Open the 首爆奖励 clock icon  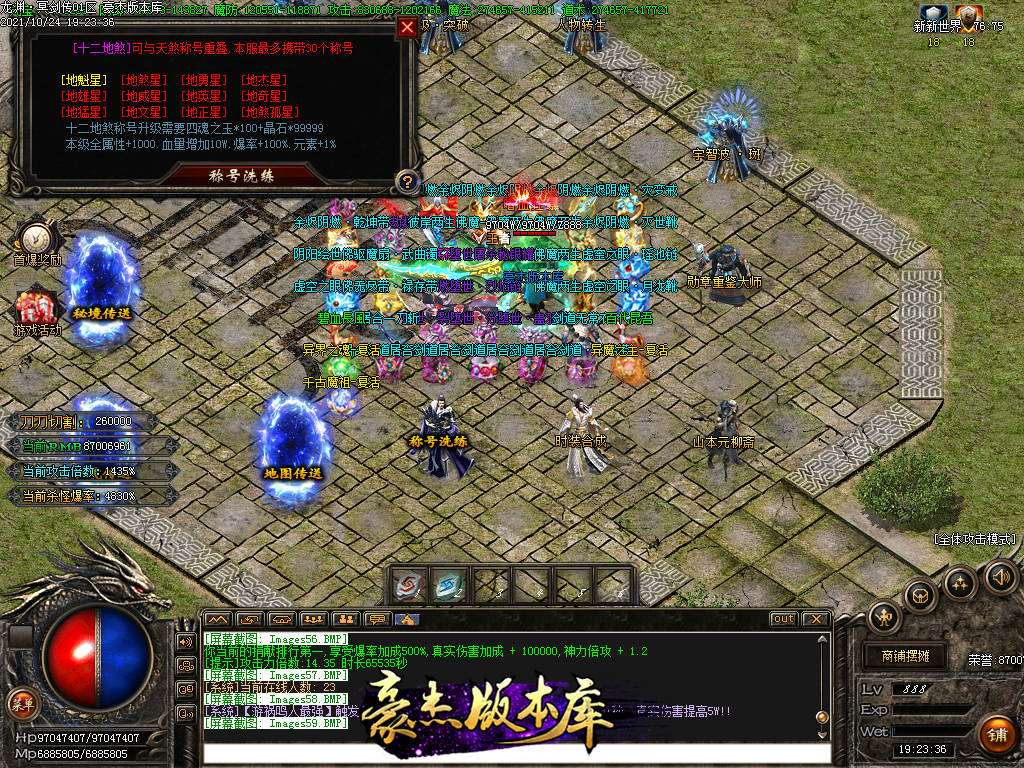coord(36,238)
